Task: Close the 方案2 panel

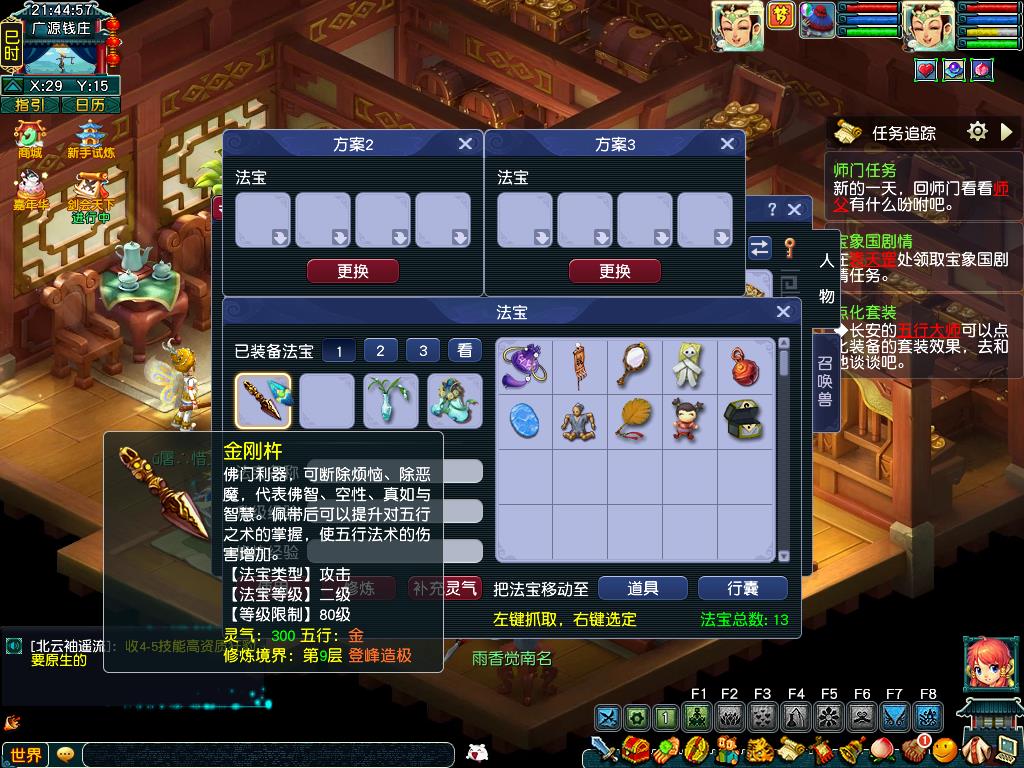Action: 465,144
